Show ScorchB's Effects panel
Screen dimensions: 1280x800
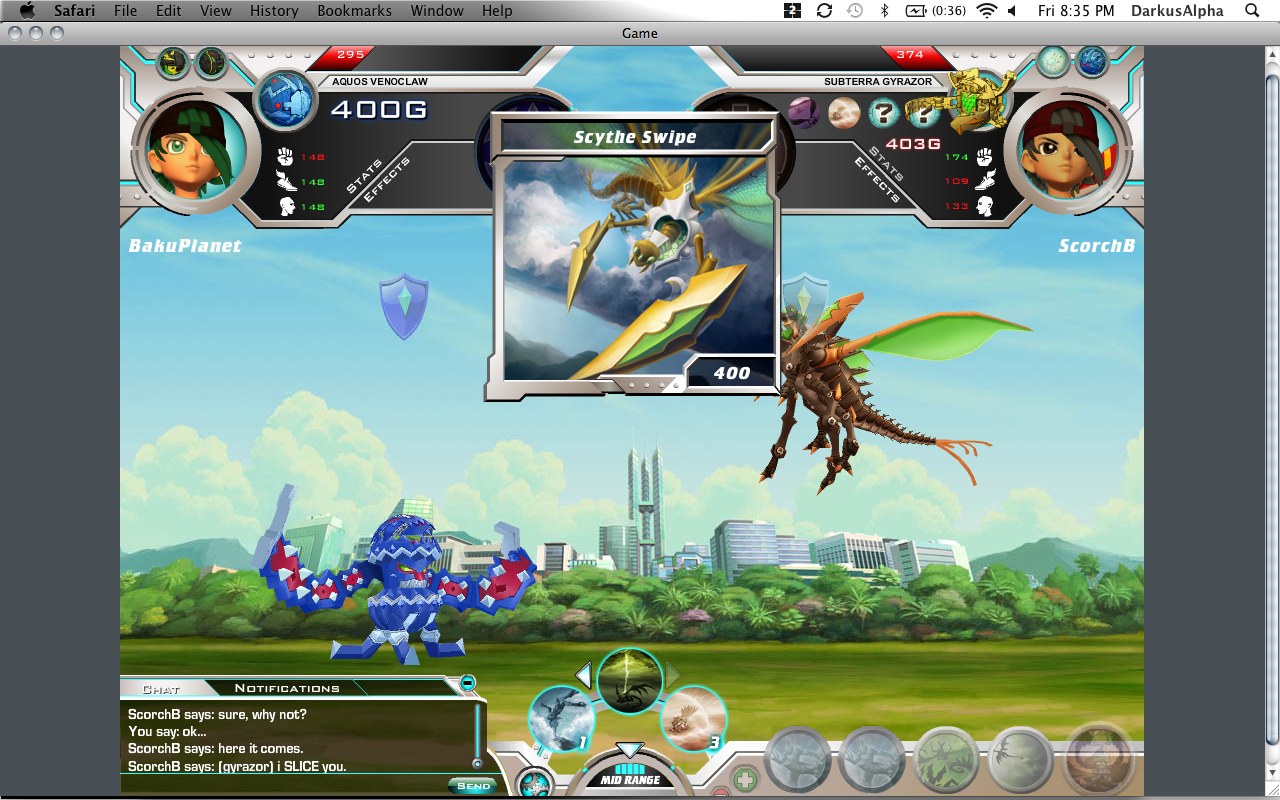877,181
